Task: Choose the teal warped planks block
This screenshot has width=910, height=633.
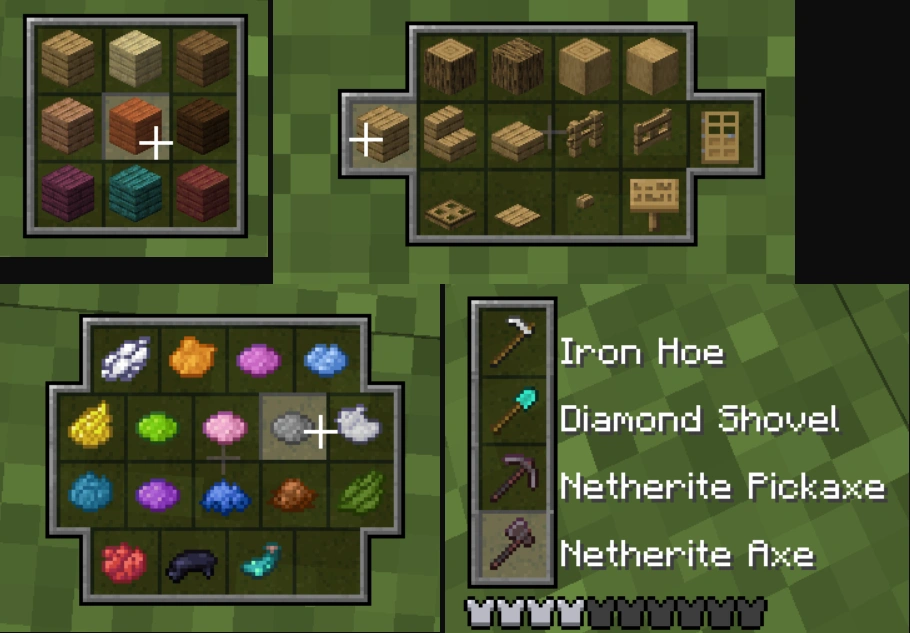Action: tap(136, 192)
